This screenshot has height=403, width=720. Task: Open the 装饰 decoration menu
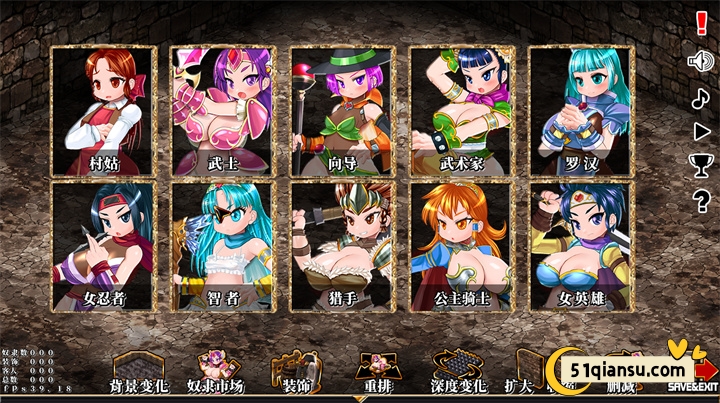[295, 373]
